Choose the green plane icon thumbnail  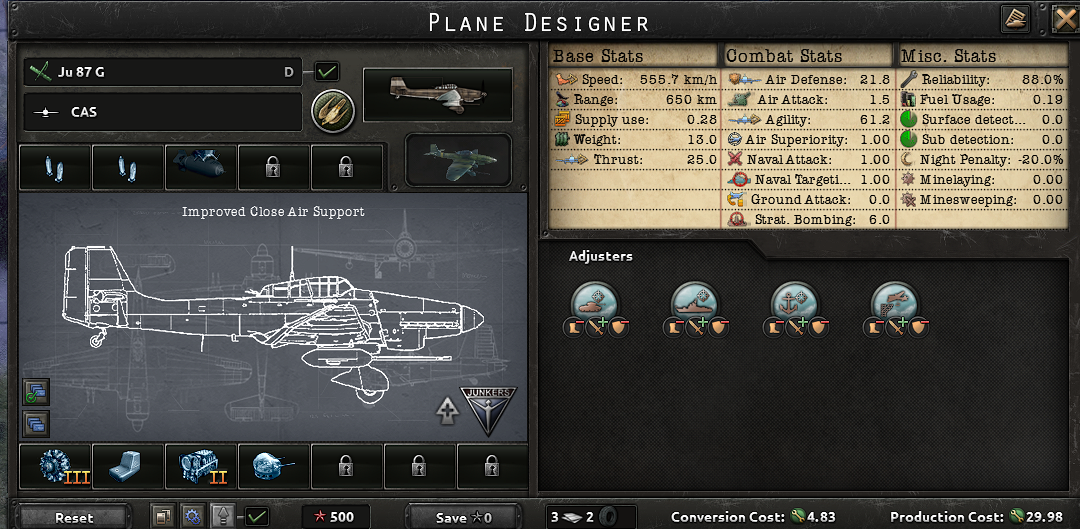click(x=457, y=160)
